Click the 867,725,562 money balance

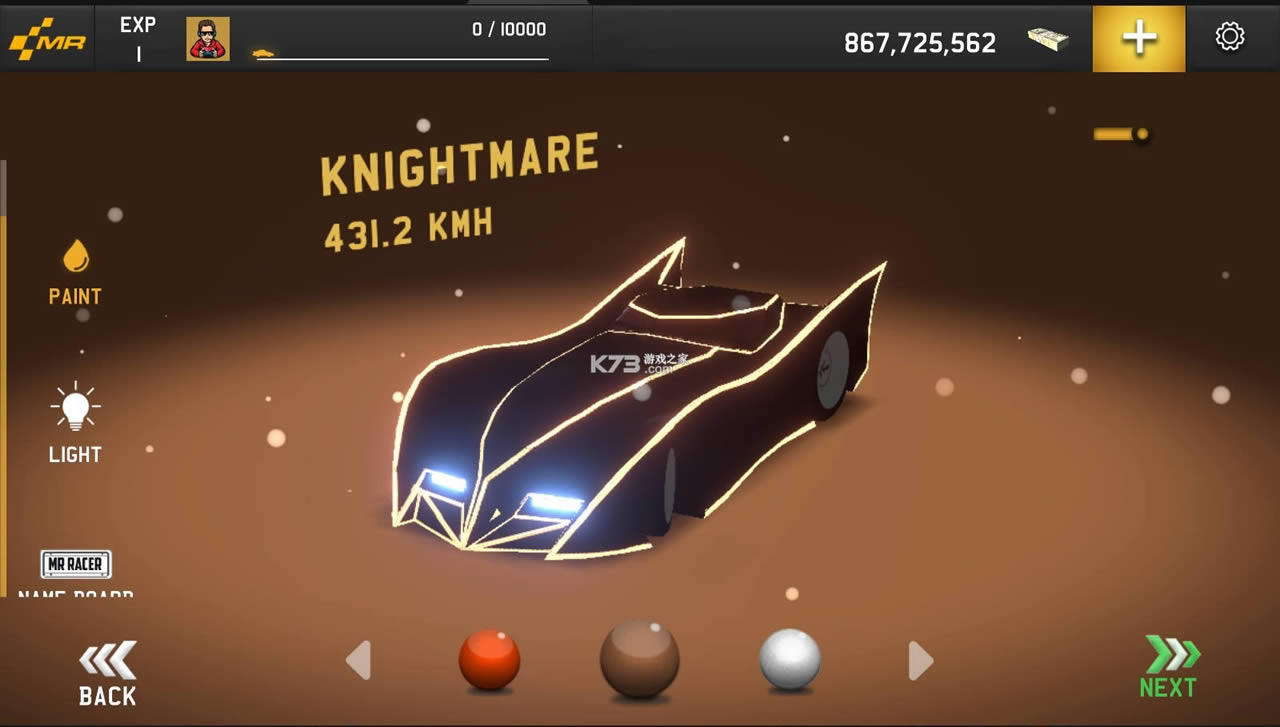point(919,41)
